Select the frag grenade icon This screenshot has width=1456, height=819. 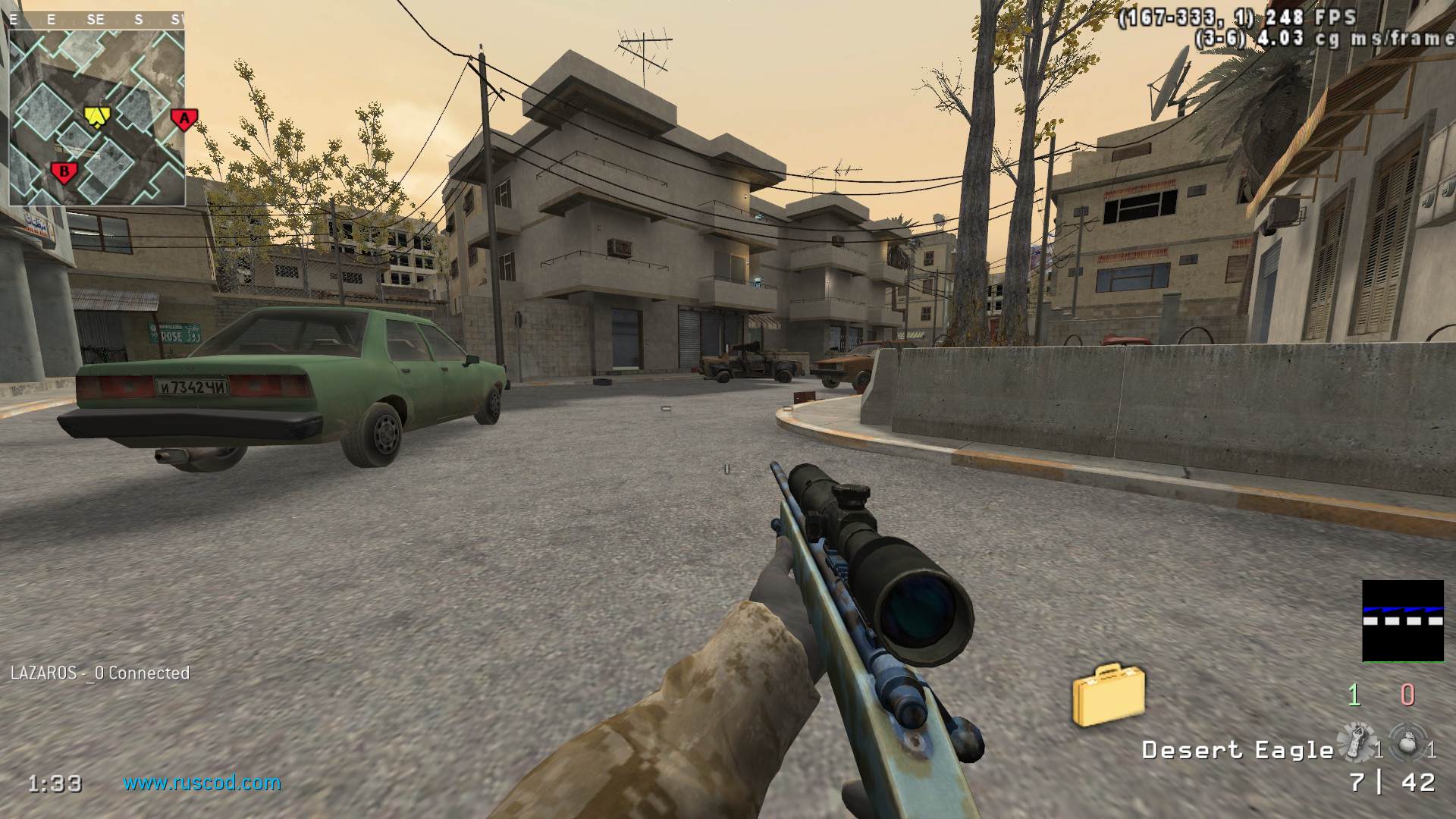[x=1407, y=743]
